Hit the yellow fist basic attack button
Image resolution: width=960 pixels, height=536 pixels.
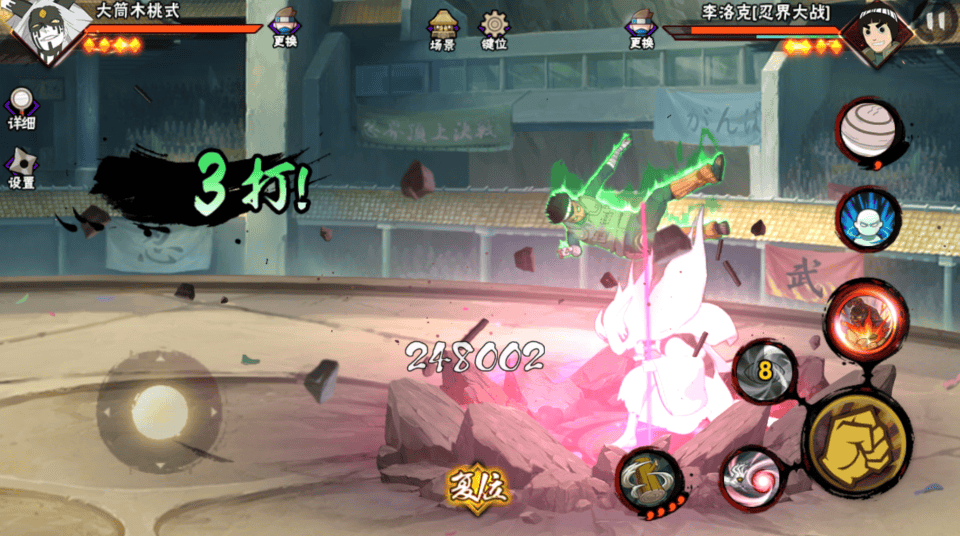[857, 439]
